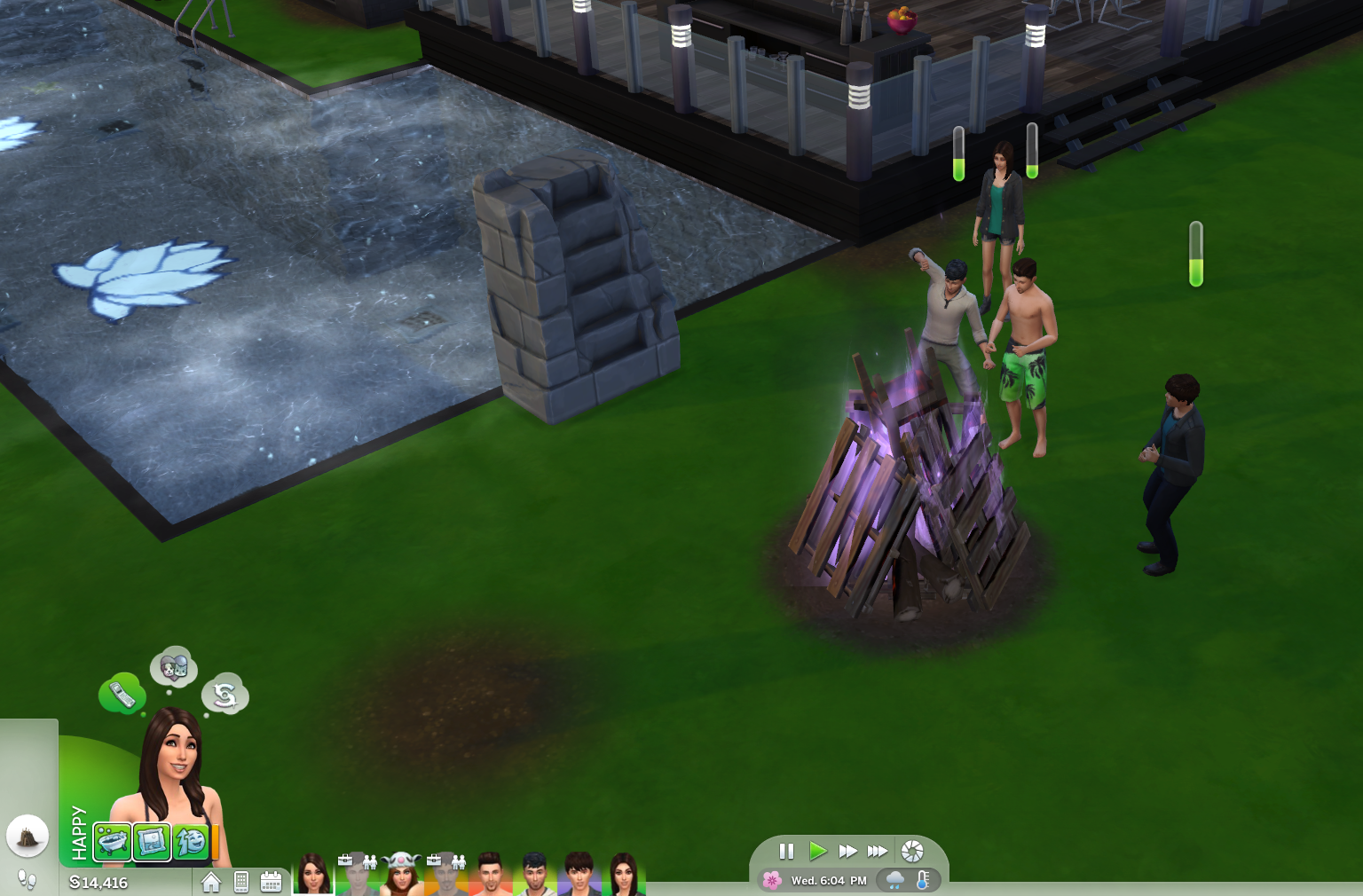Click the green phone whim bubble
1363x896 pixels.
click(122, 694)
